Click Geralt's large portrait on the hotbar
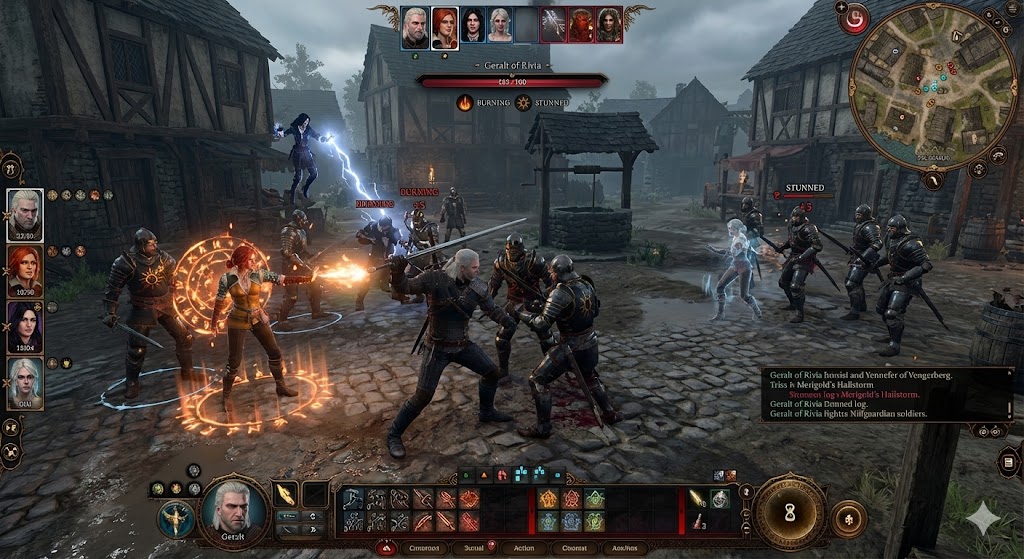 point(234,511)
